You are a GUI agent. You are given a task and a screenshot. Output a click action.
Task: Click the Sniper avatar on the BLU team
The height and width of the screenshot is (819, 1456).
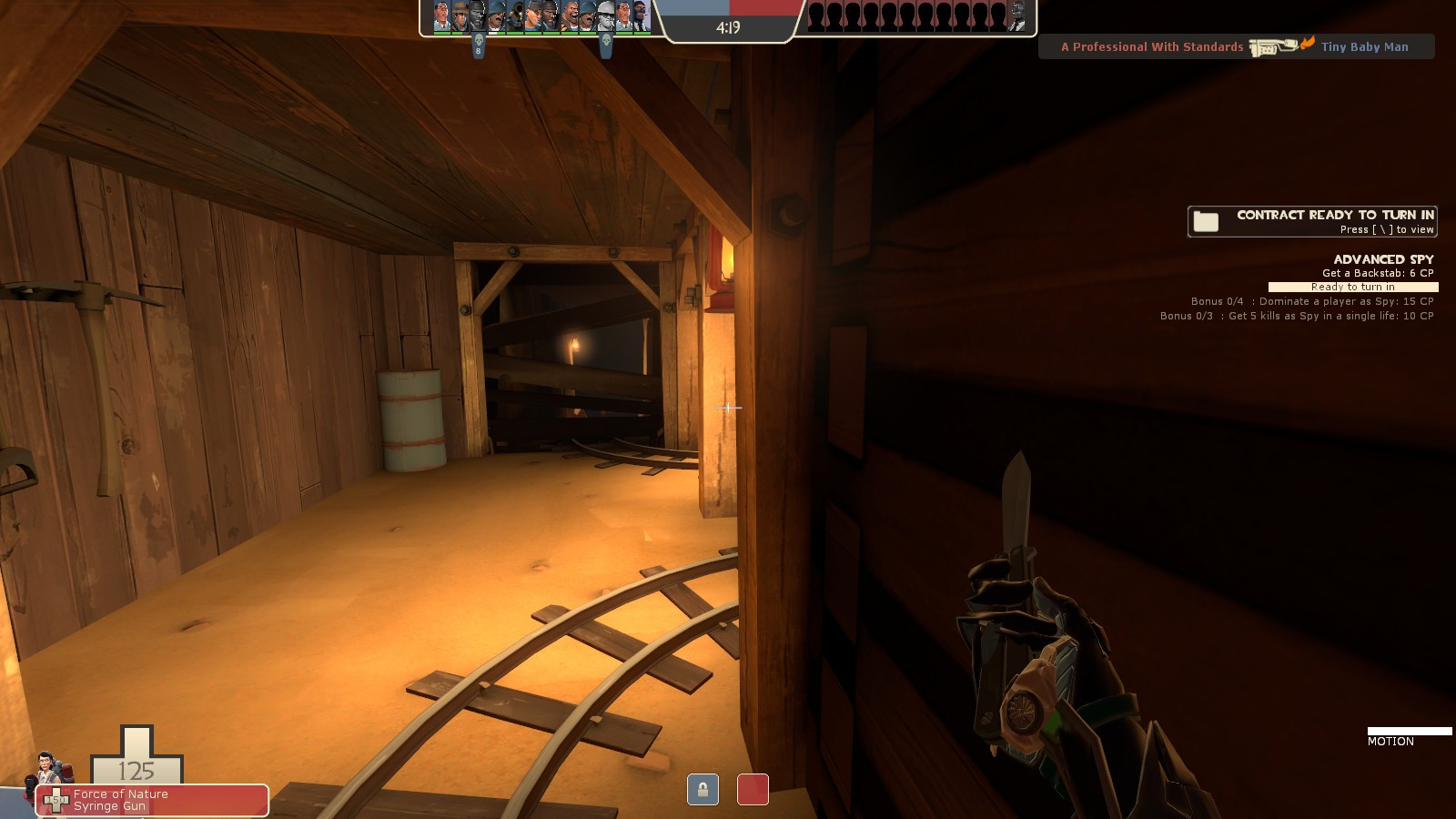click(461, 18)
